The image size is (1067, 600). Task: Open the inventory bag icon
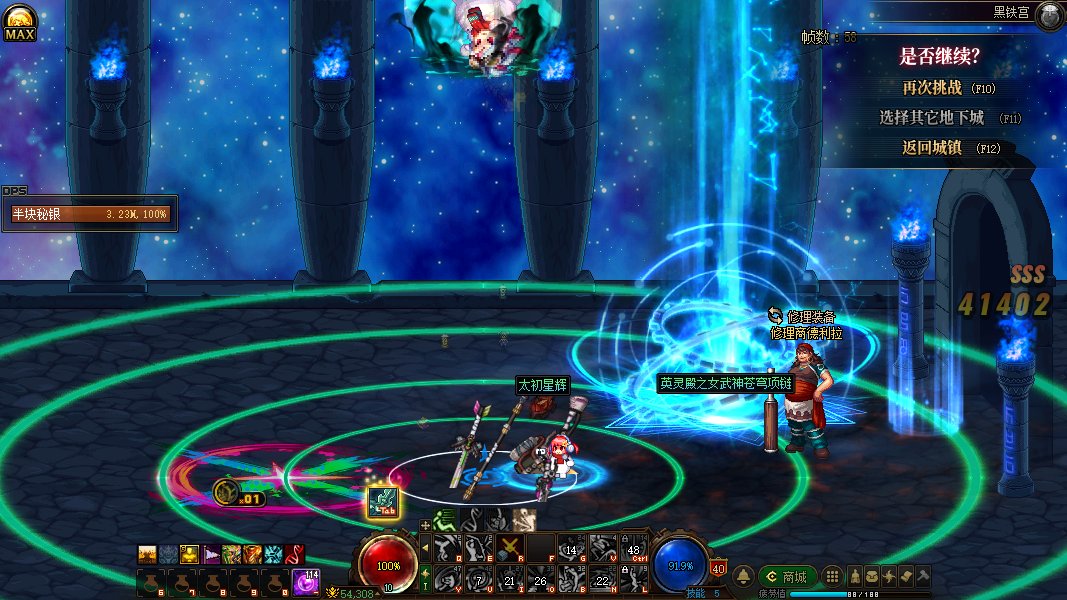pos(872,576)
